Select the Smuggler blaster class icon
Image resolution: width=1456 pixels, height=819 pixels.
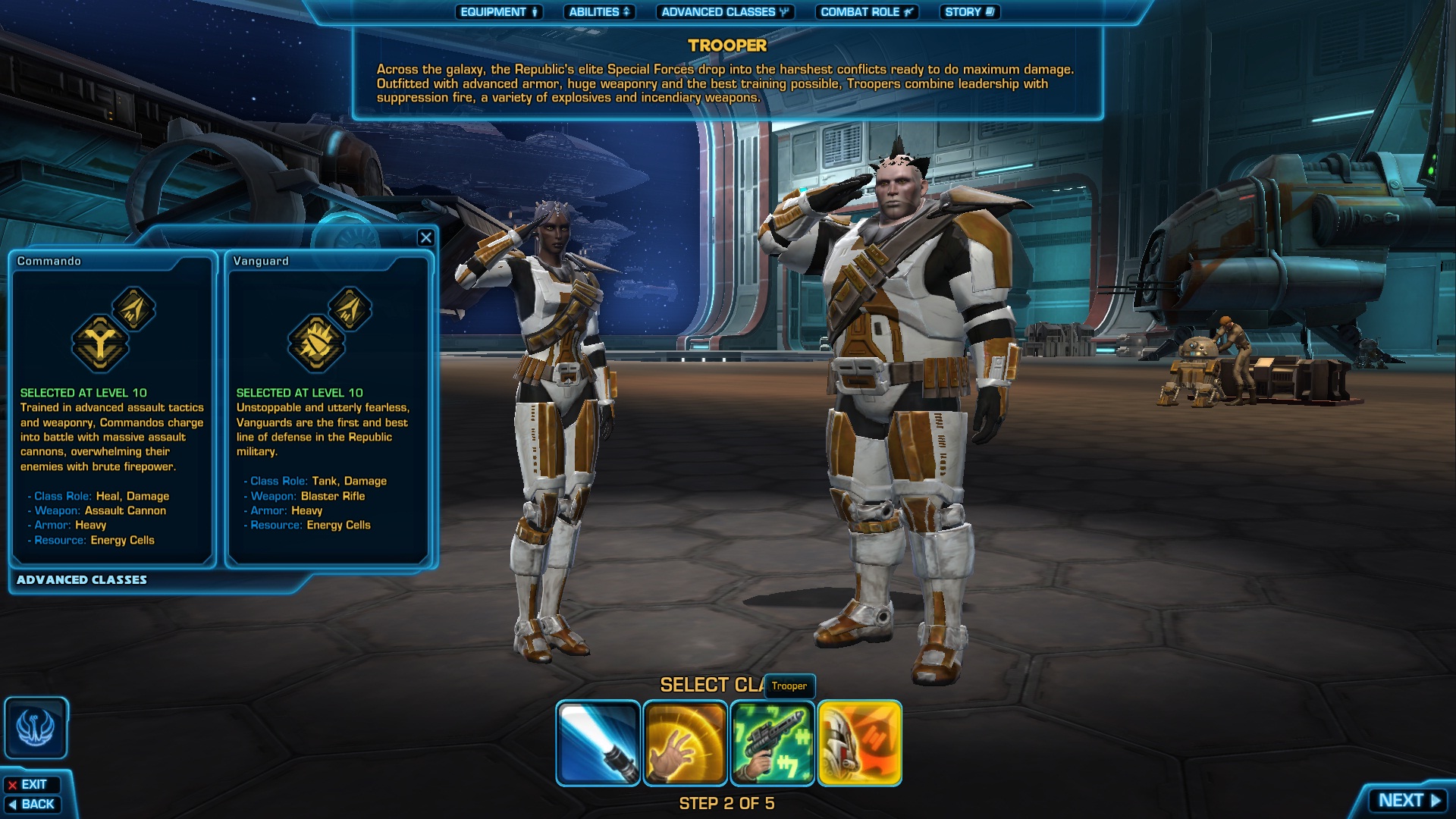773,743
